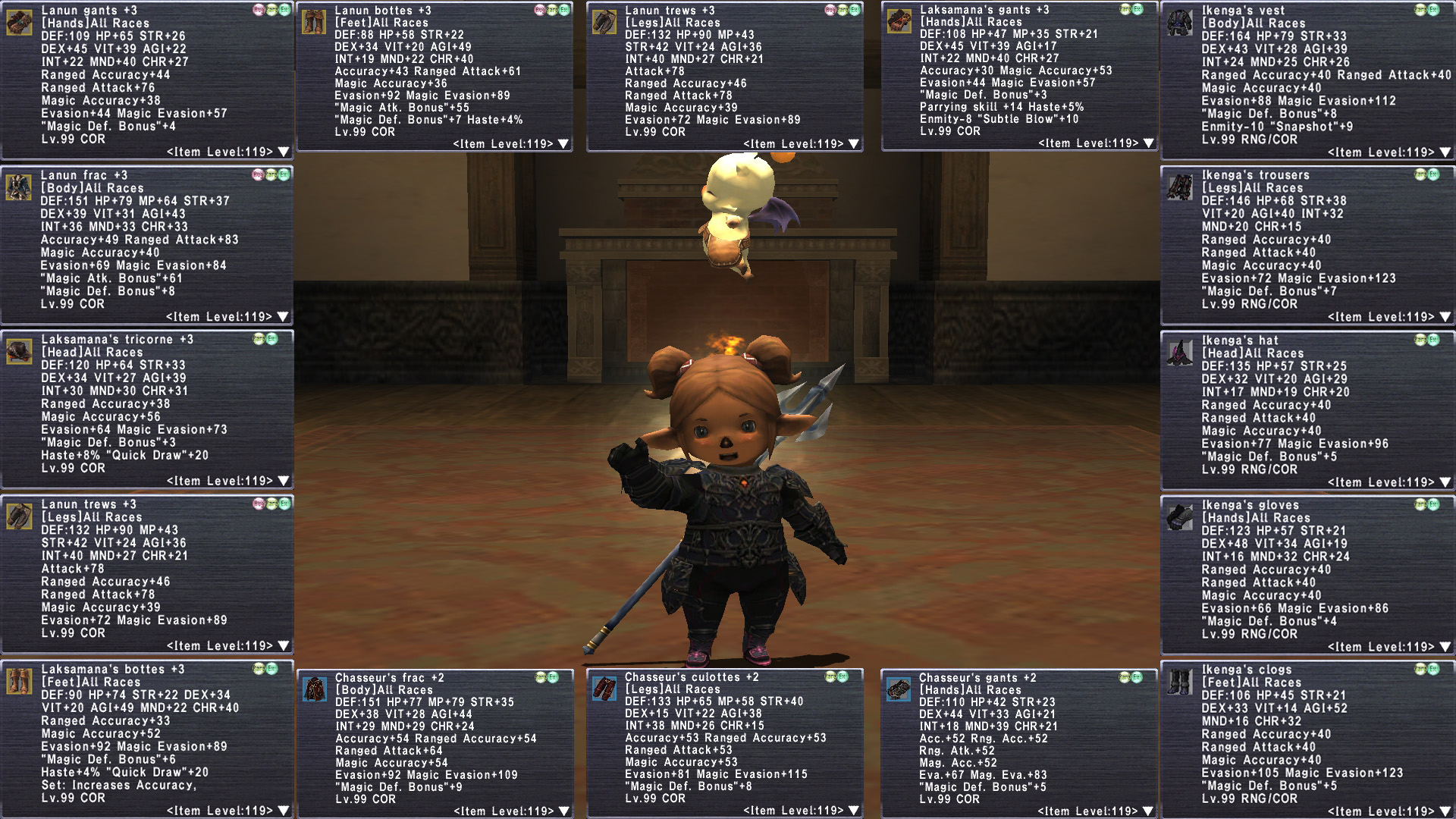The width and height of the screenshot is (1456, 819).
Task: Expand the Ikenga's clogs description arrow
Action: 1445,811
